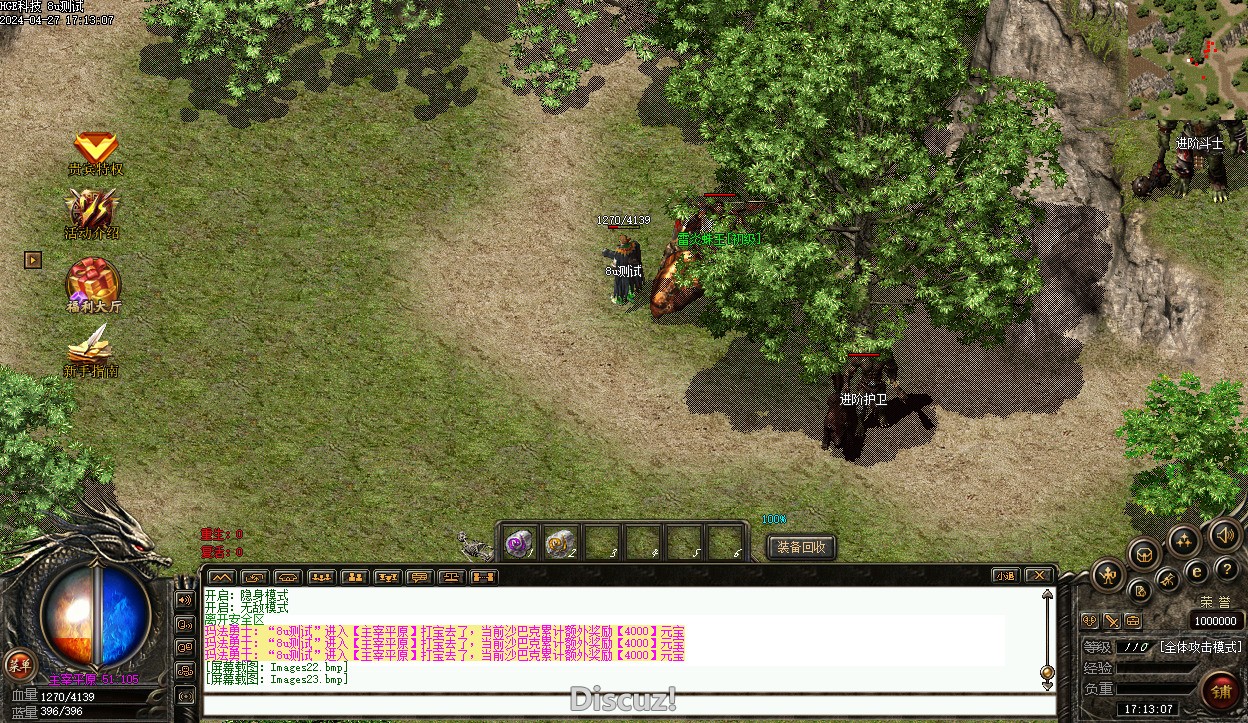Viewport: 1248px width, 723px height.
Task: Open the round red 菜单 menu button
Action: (19, 663)
